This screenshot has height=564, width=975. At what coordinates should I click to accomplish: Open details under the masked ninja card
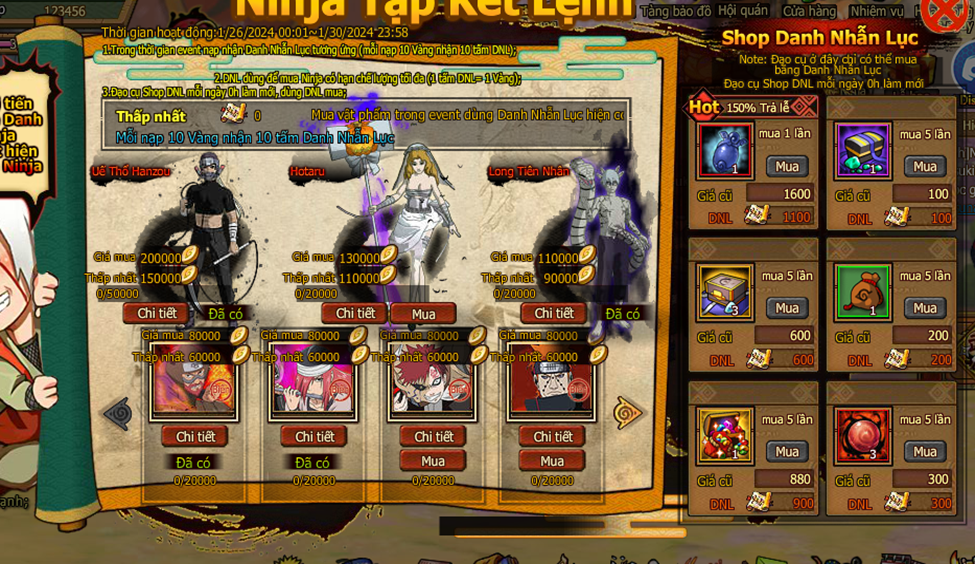tap(194, 437)
